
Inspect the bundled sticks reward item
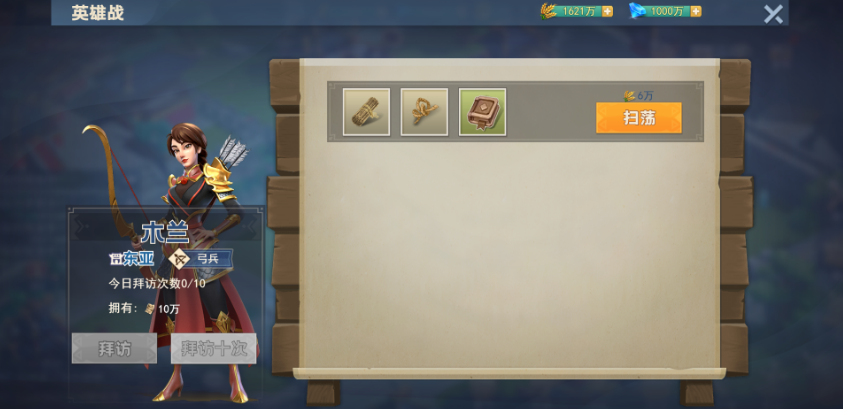366,112
